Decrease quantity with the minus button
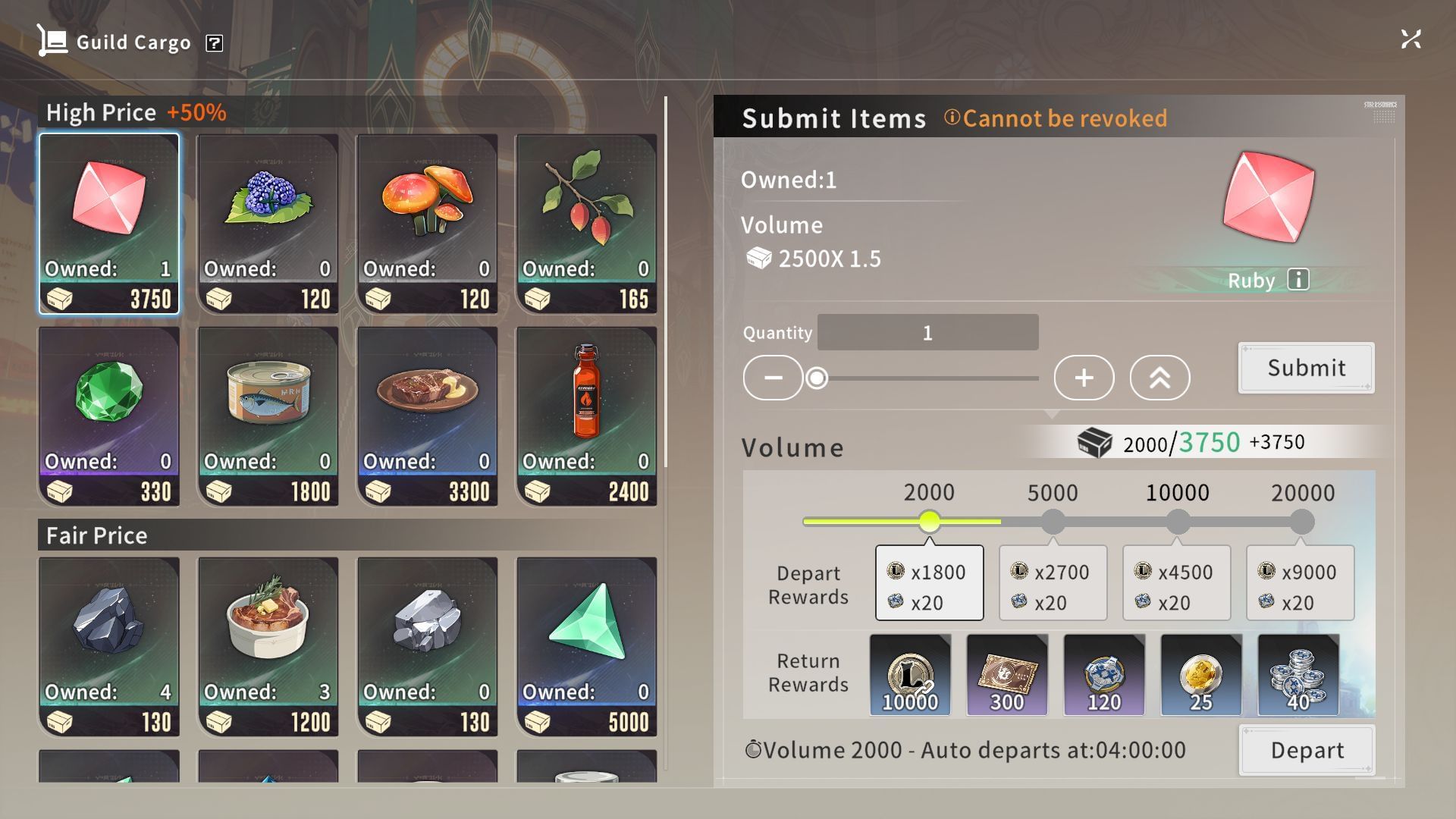 (773, 378)
